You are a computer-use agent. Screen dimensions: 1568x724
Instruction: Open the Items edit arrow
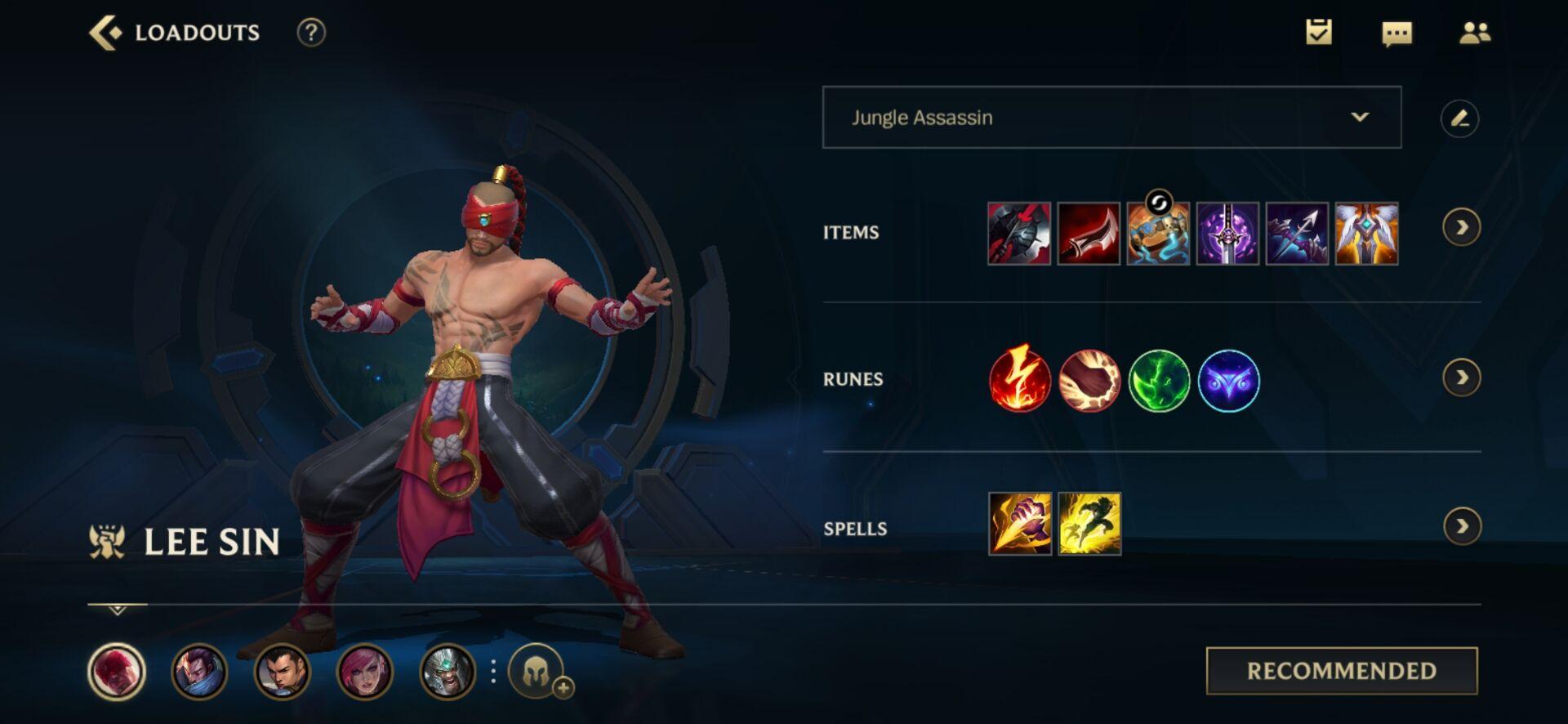click(1461, 227)
